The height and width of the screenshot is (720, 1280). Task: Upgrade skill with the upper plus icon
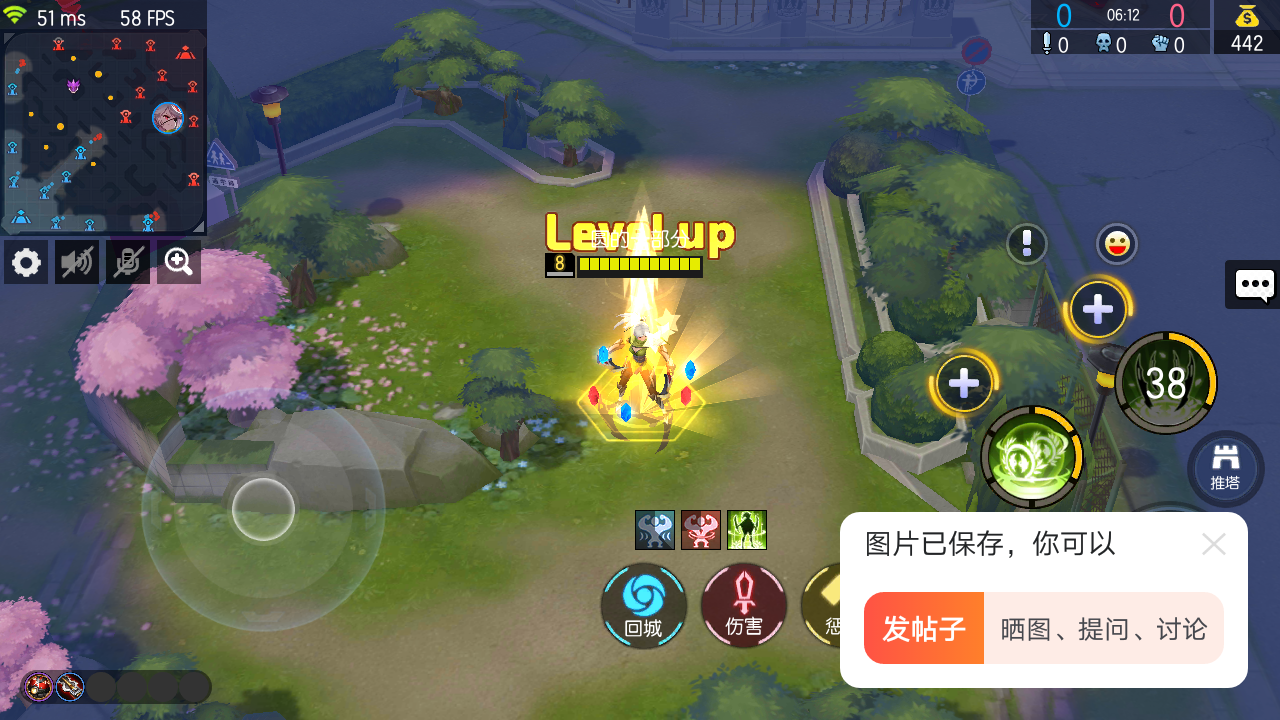click(1097, 308)
